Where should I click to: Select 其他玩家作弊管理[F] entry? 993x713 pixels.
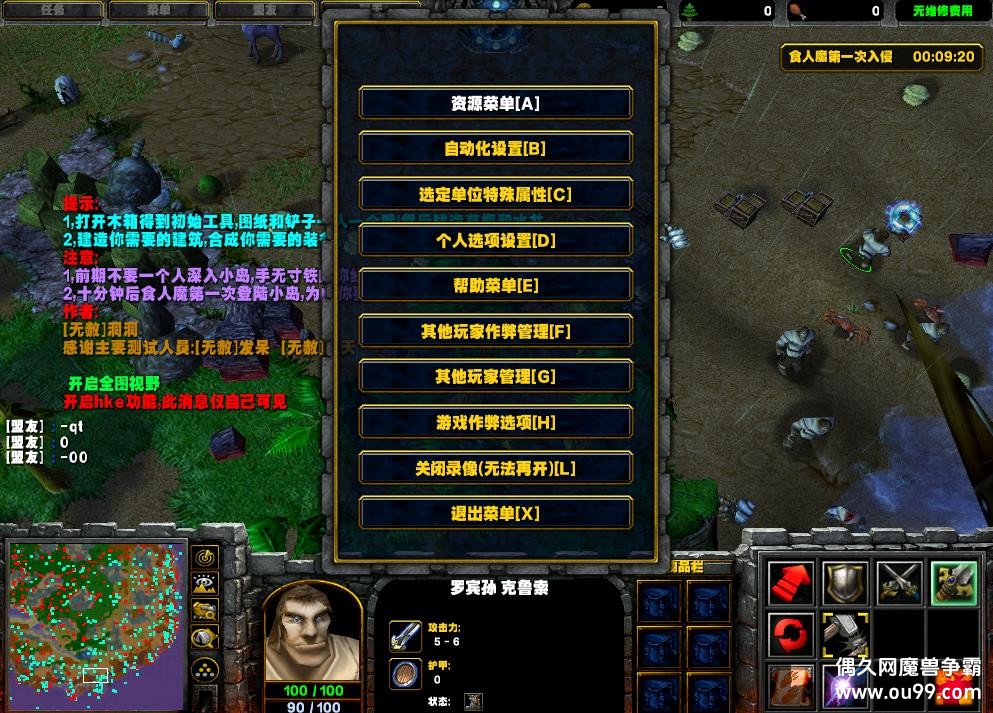[495, 331]
